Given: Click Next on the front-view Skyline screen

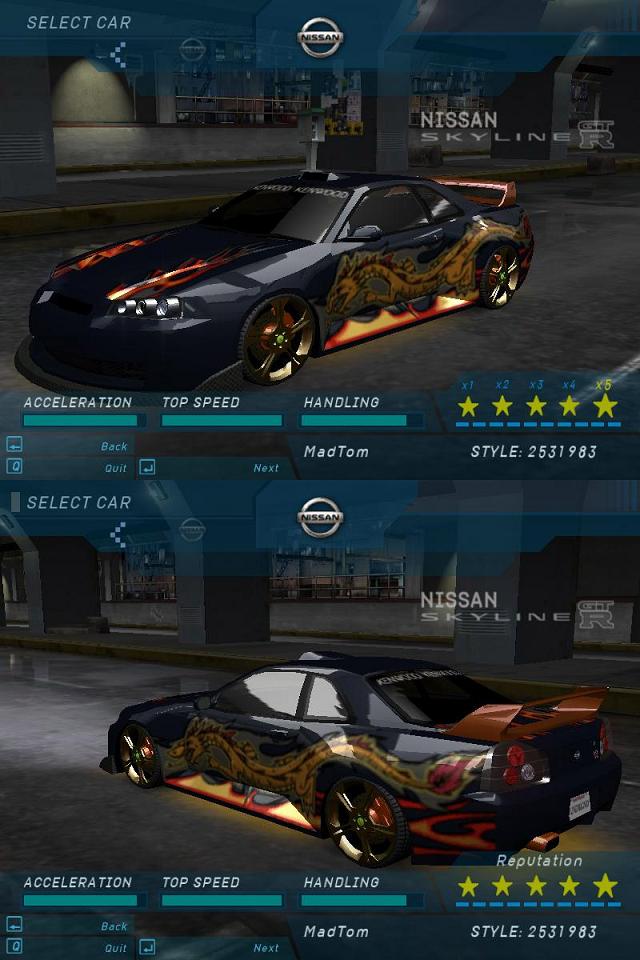Looking at the screenshot, I should tap(266, 467).
